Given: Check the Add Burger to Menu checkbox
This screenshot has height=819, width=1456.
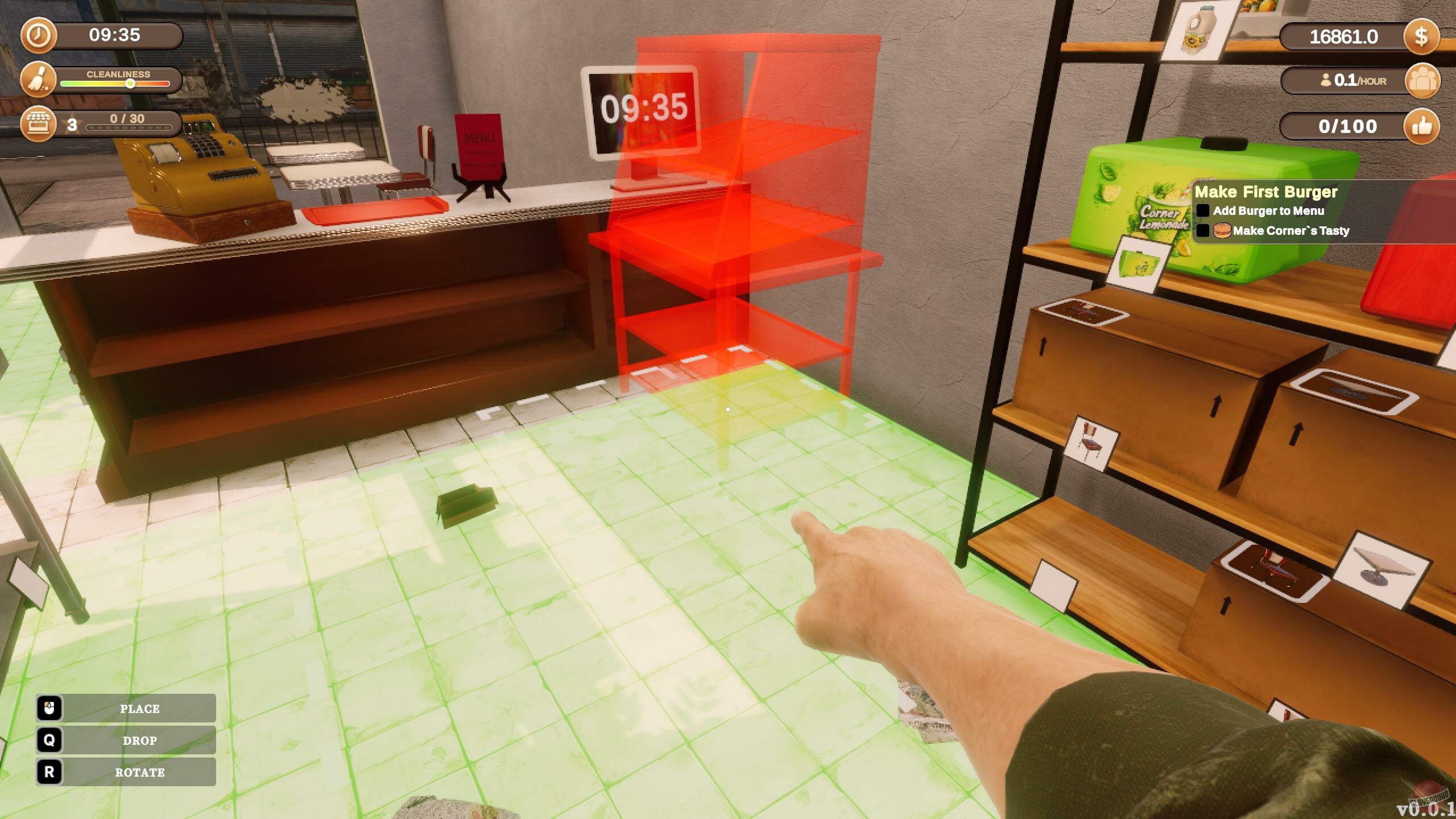Looking at the screenshot, I should pos(1204,211).
